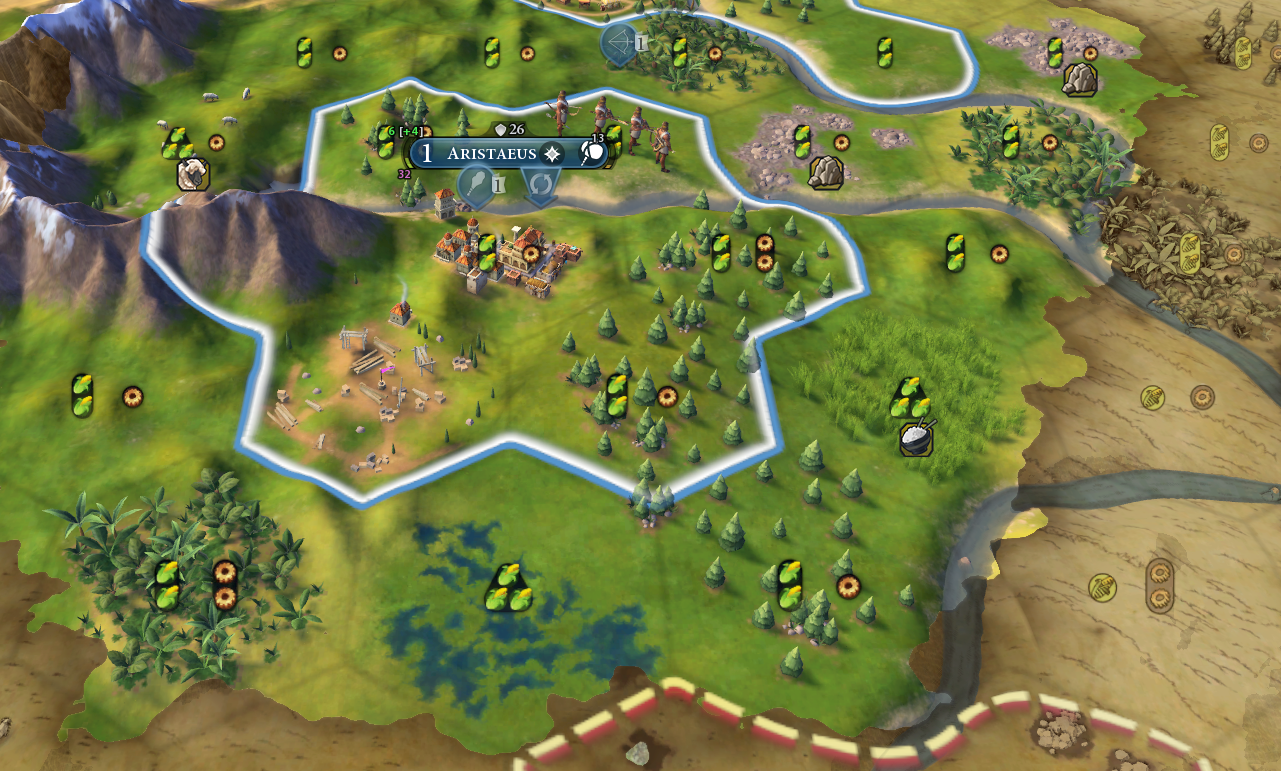Select the archer unit flag

tap(619, 44)
